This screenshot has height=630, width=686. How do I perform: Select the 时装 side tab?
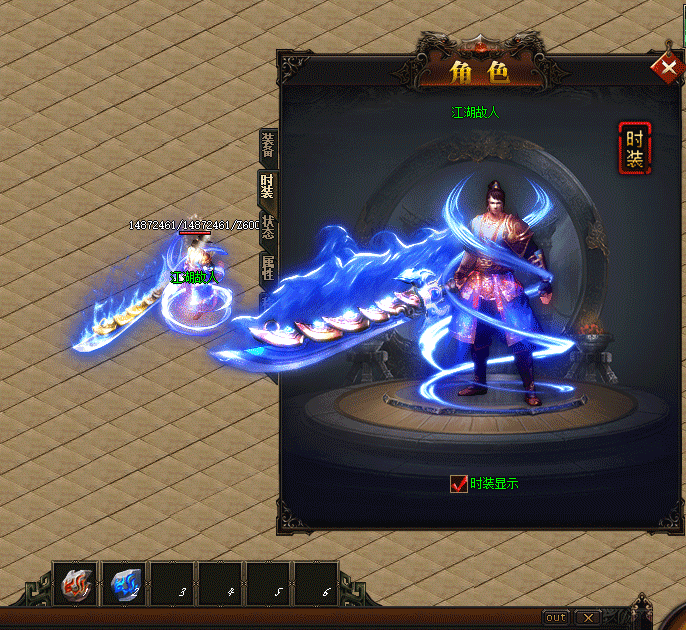[267, 188]
